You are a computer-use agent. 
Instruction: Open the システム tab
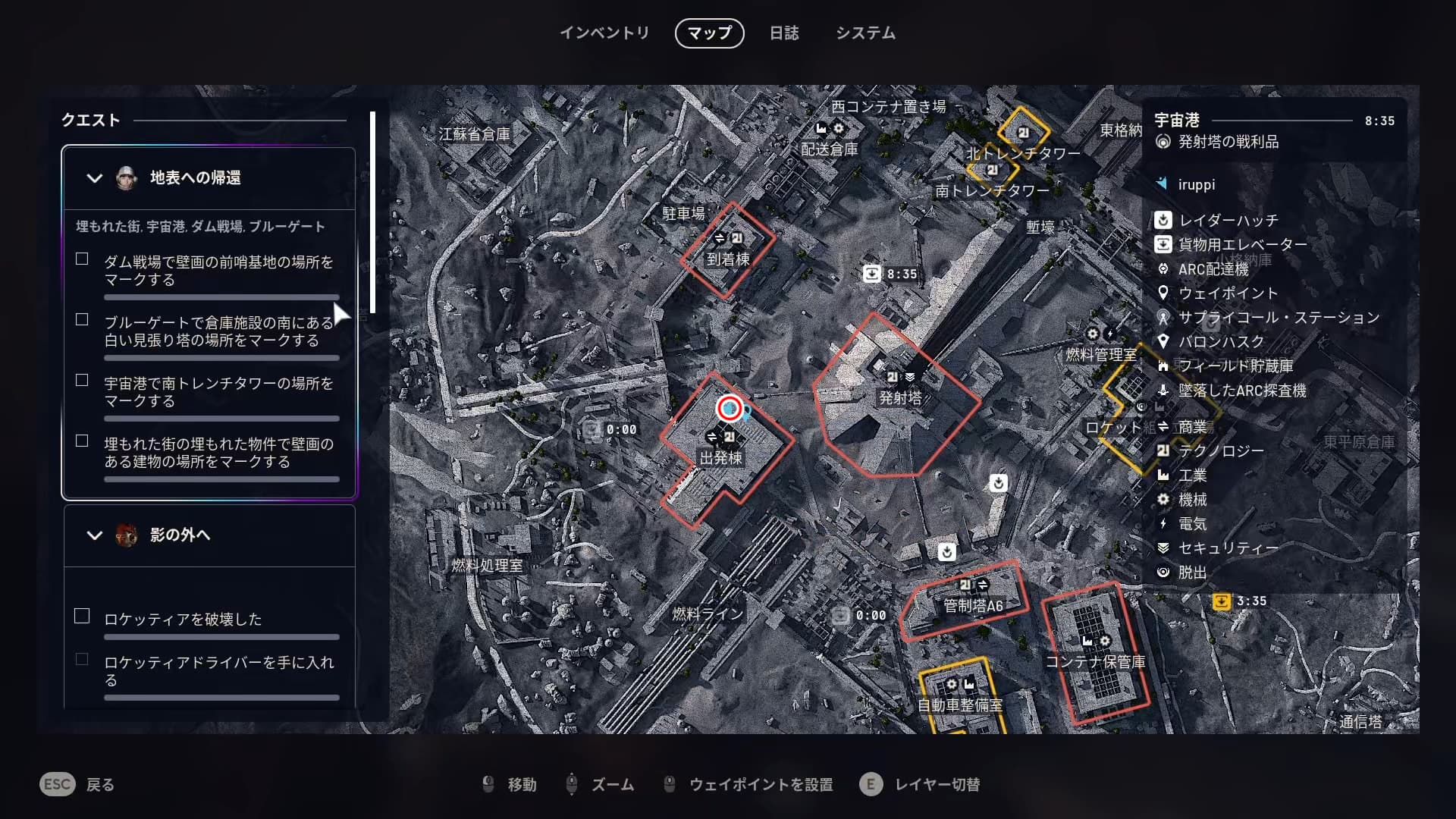coord(865,33)
